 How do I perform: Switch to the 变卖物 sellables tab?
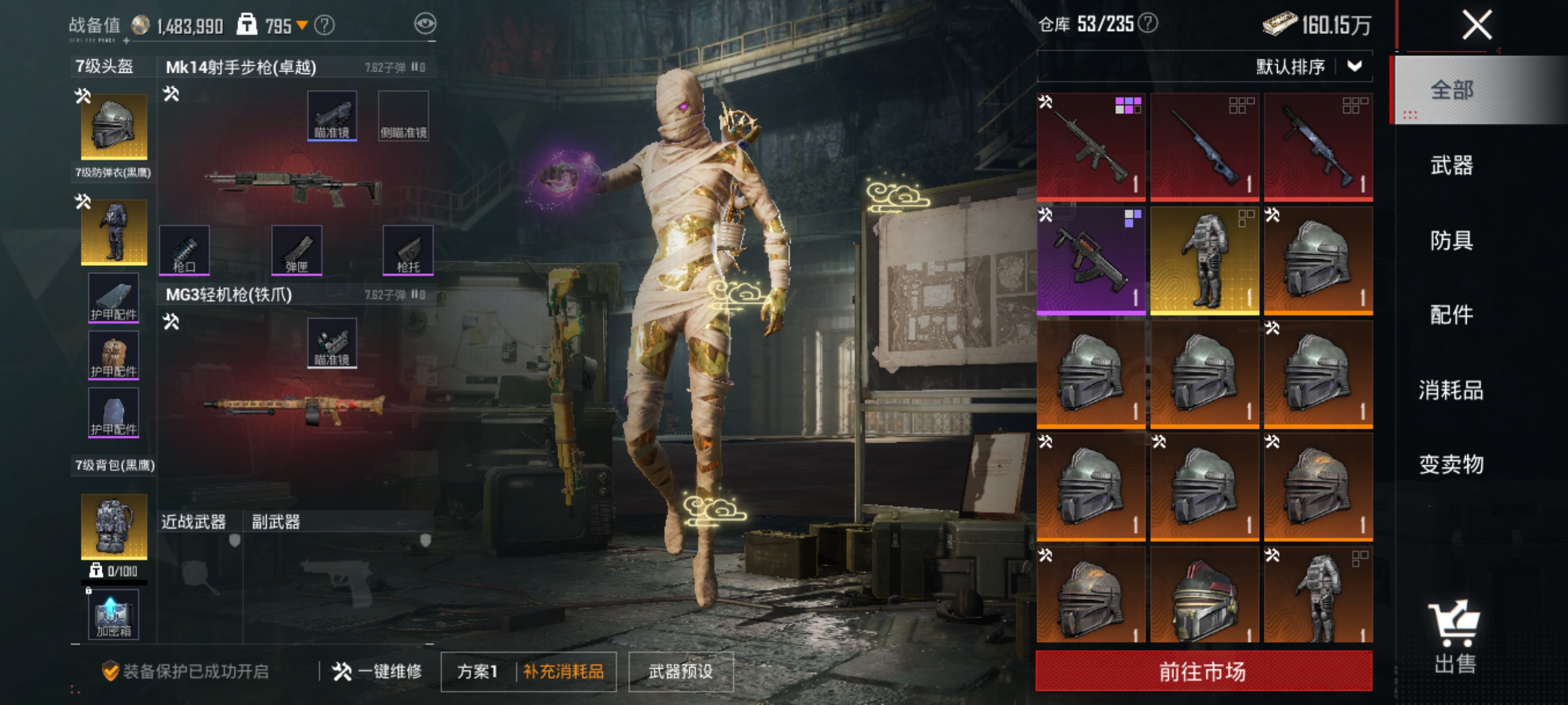(1451, 465)
